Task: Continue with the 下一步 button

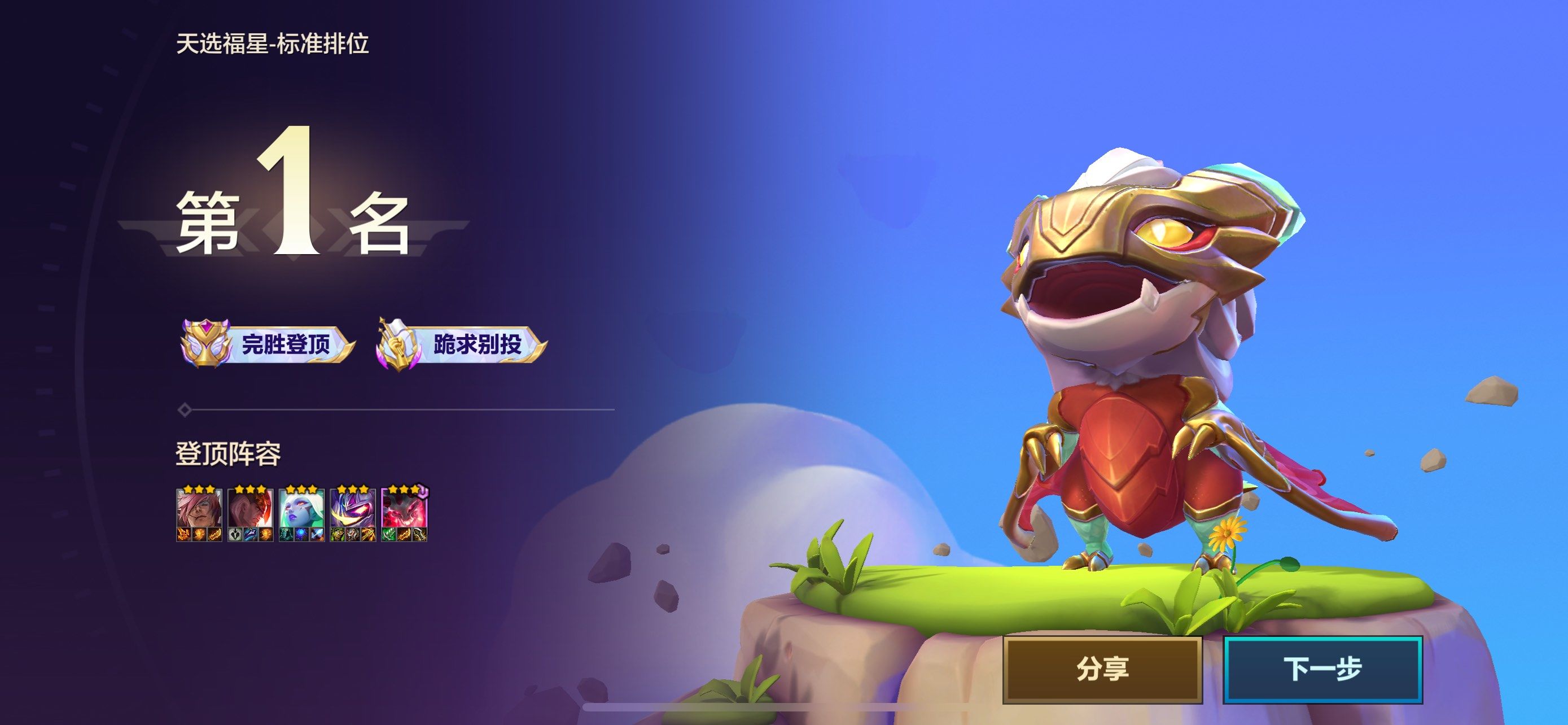Action: coord(1322,669)
